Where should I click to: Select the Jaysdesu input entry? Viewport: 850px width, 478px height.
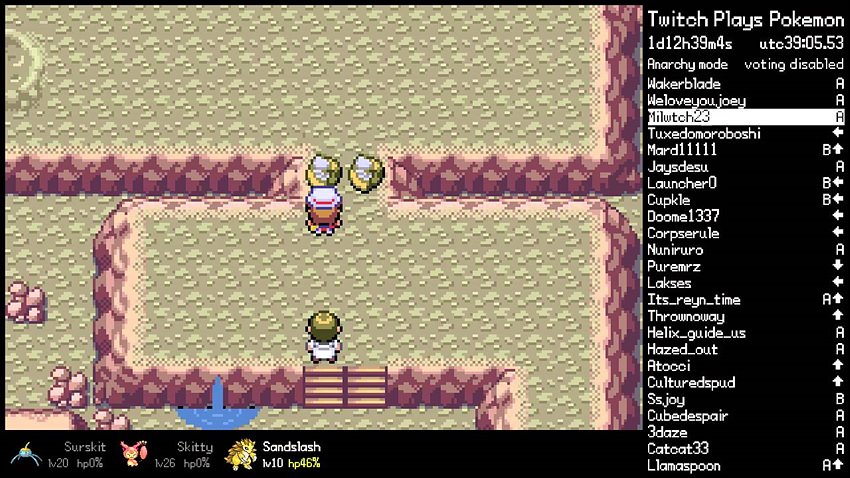coord(745,167)
